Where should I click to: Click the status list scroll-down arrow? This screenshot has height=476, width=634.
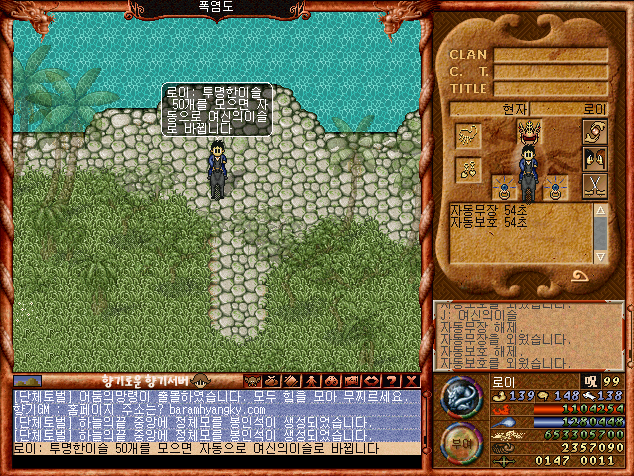pos(600,255)
